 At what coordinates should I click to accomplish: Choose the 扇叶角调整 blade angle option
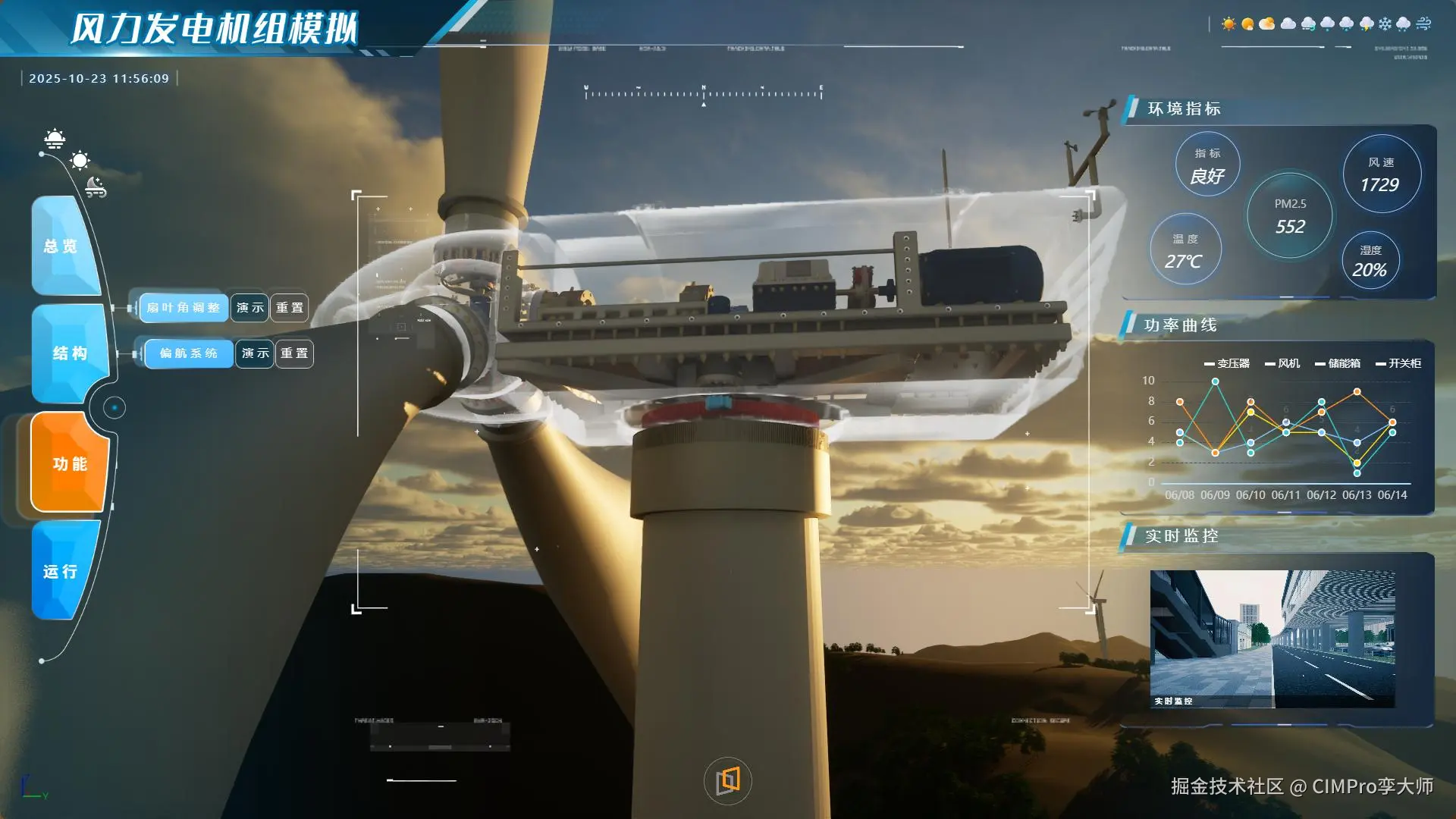pyautogui.click(x=183, y=308)
